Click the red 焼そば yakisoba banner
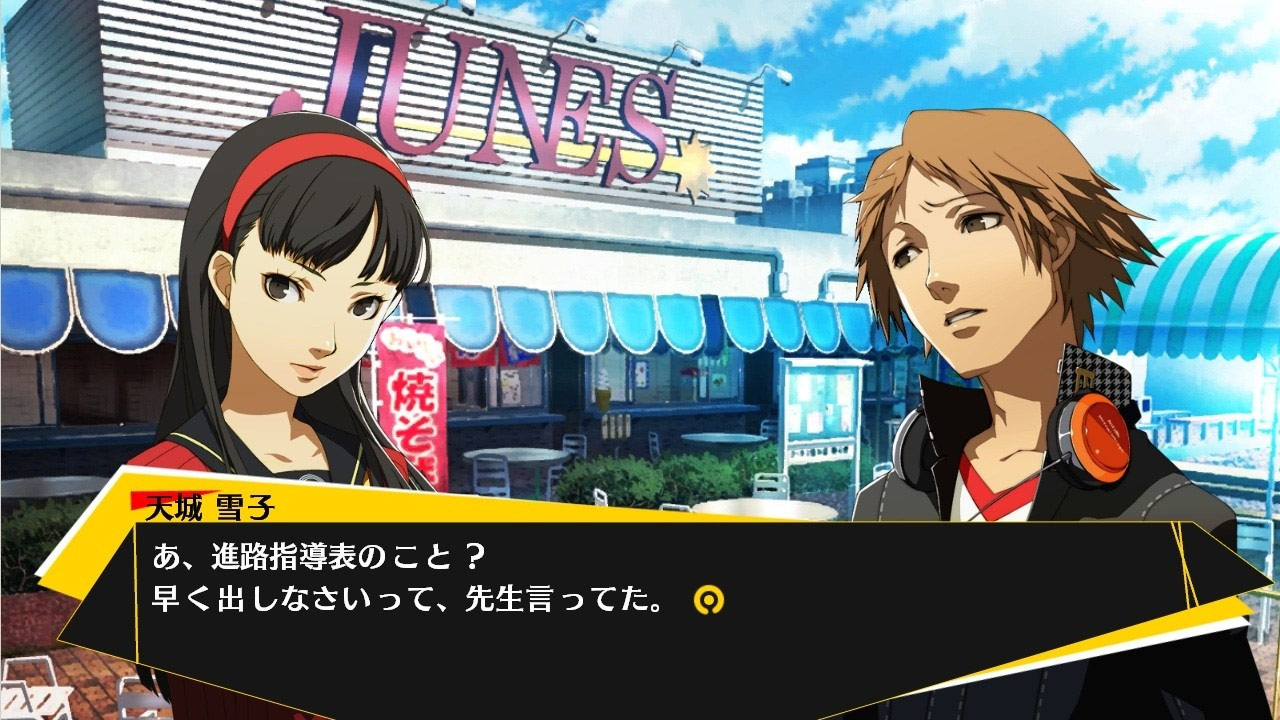Screen dimensions: 1280x720 pos(420,410)
